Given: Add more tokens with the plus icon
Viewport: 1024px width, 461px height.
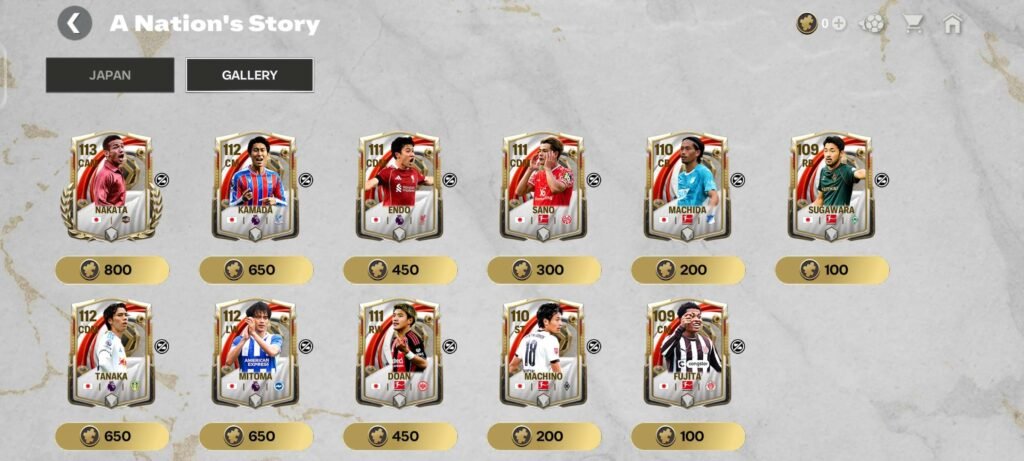Looking at the screenshot, I should [838, 23].
